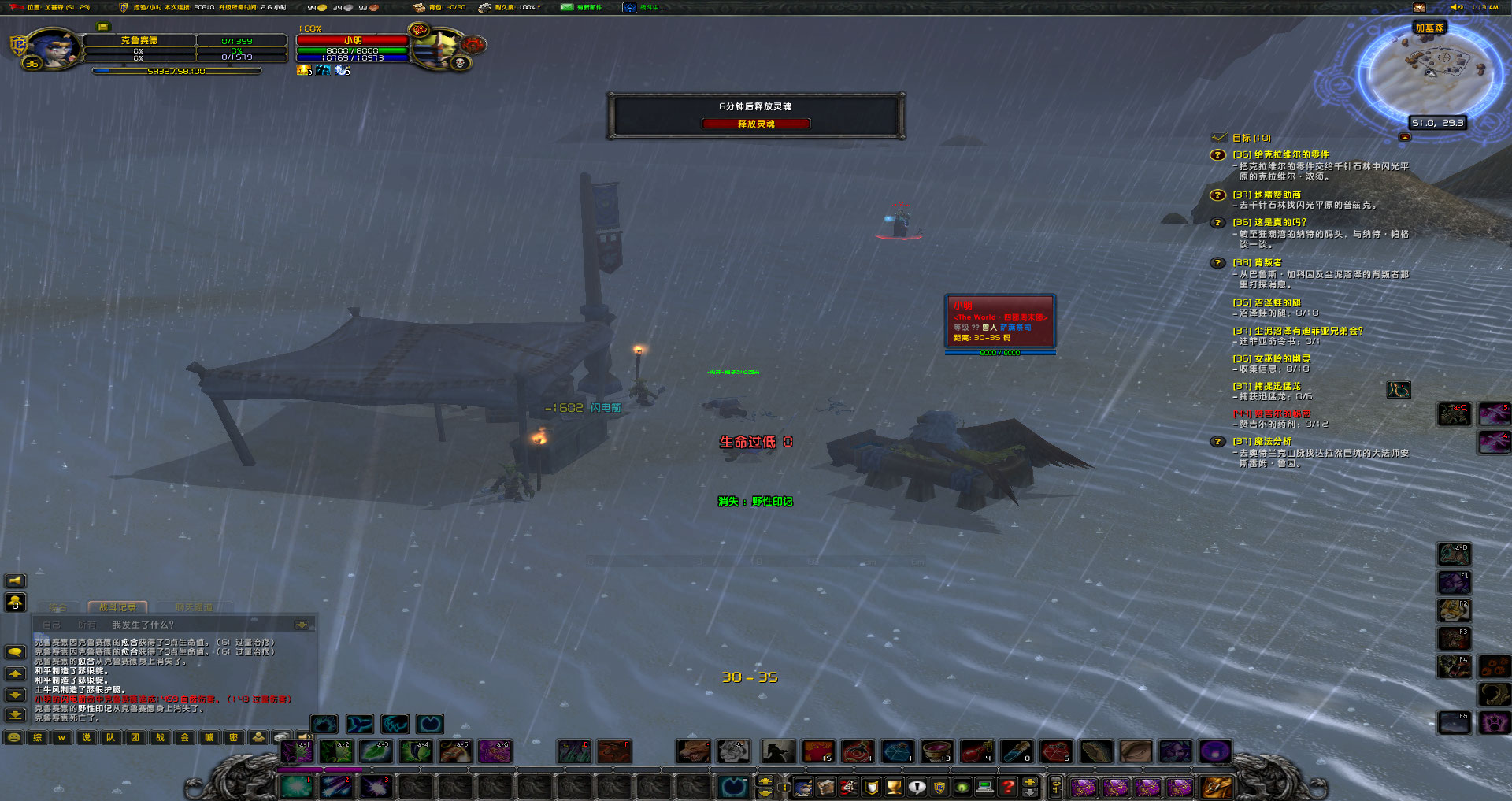Select the 地精赞助商 quest in the tracker
This screenshot has height=801, width=1512.
click(1266, 195)
